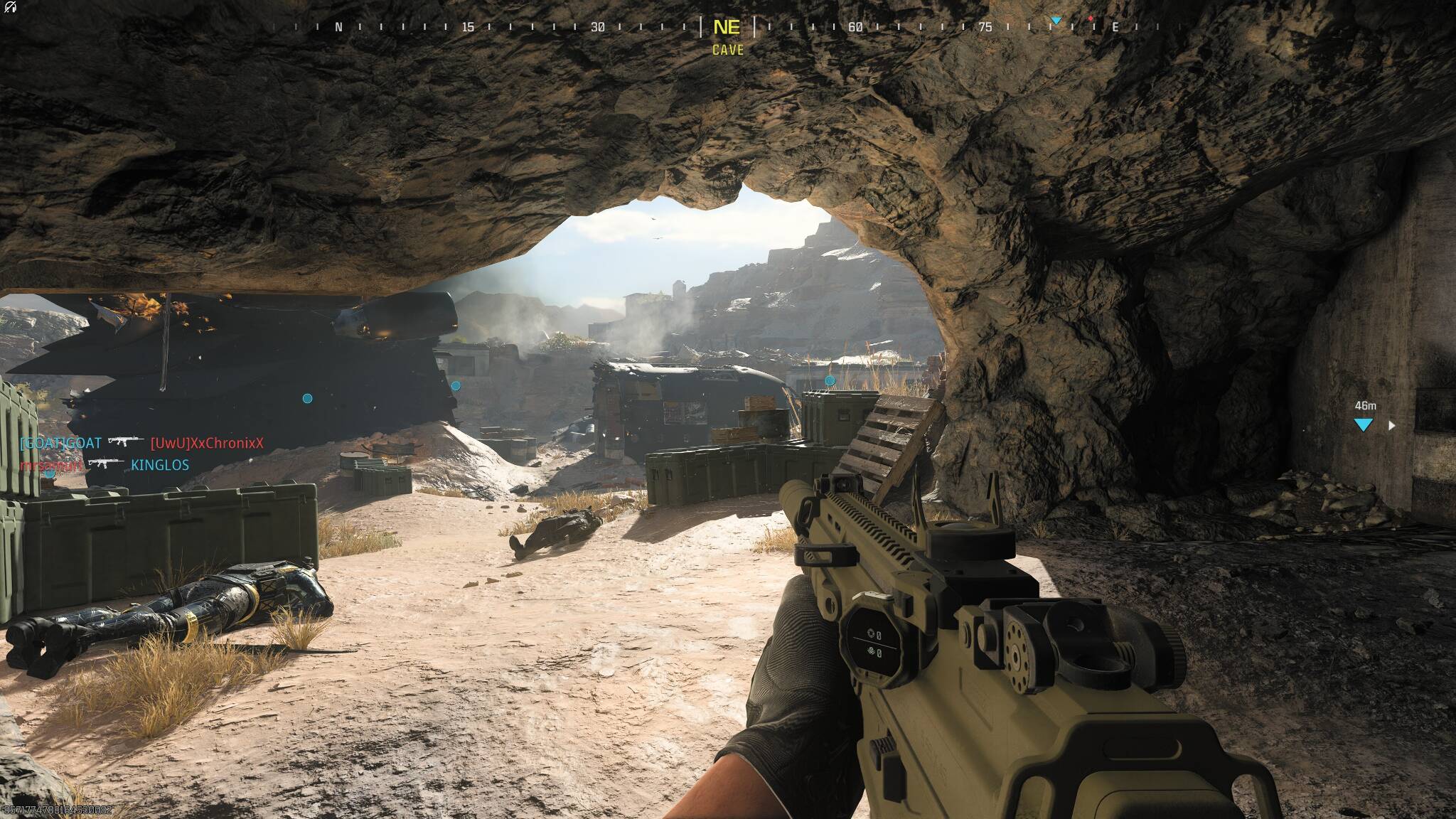Select the NE heading on the compass bar
This screenshot has width=1456, height=819.
(727, 28)
